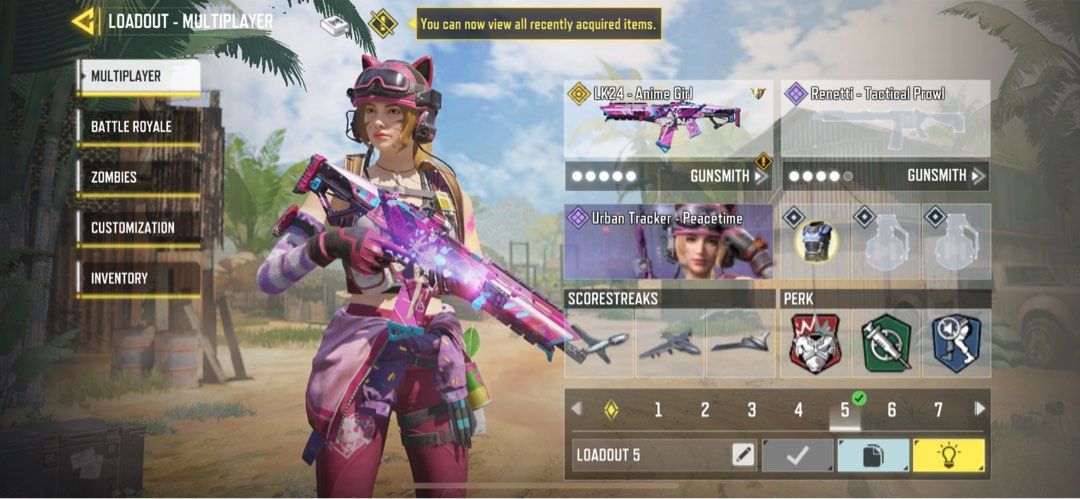1080x499 pixels.
Task: Show the Inventory section
Action: (138, 278)
